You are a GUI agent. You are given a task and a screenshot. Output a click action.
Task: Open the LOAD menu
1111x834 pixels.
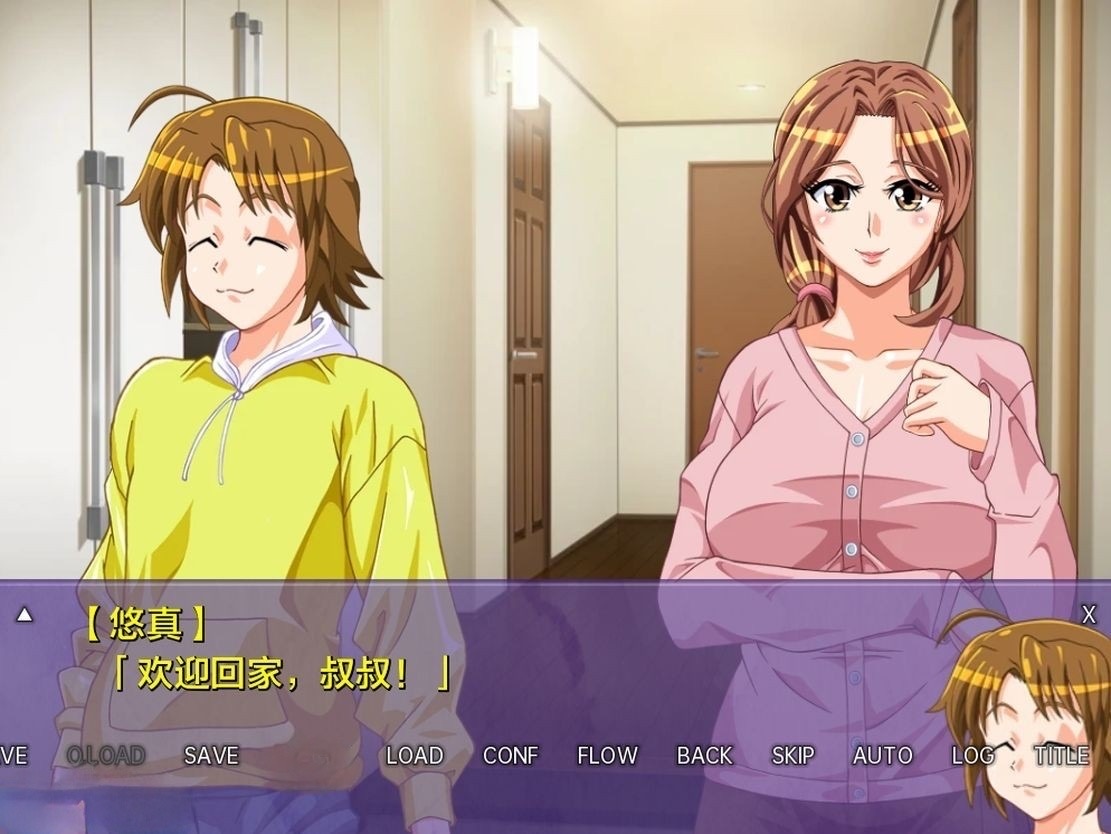pyautogui.click(x=414, y=756)
